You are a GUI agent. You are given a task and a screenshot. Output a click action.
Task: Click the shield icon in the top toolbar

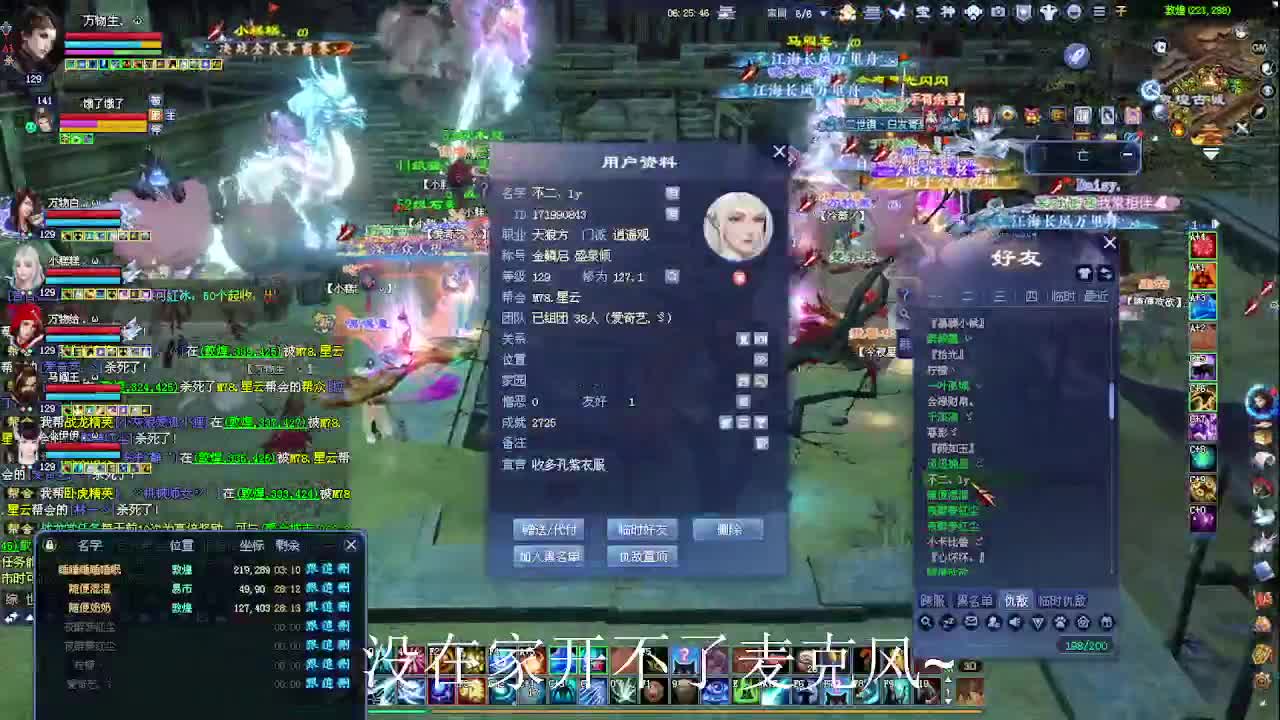click(1024, 11)
